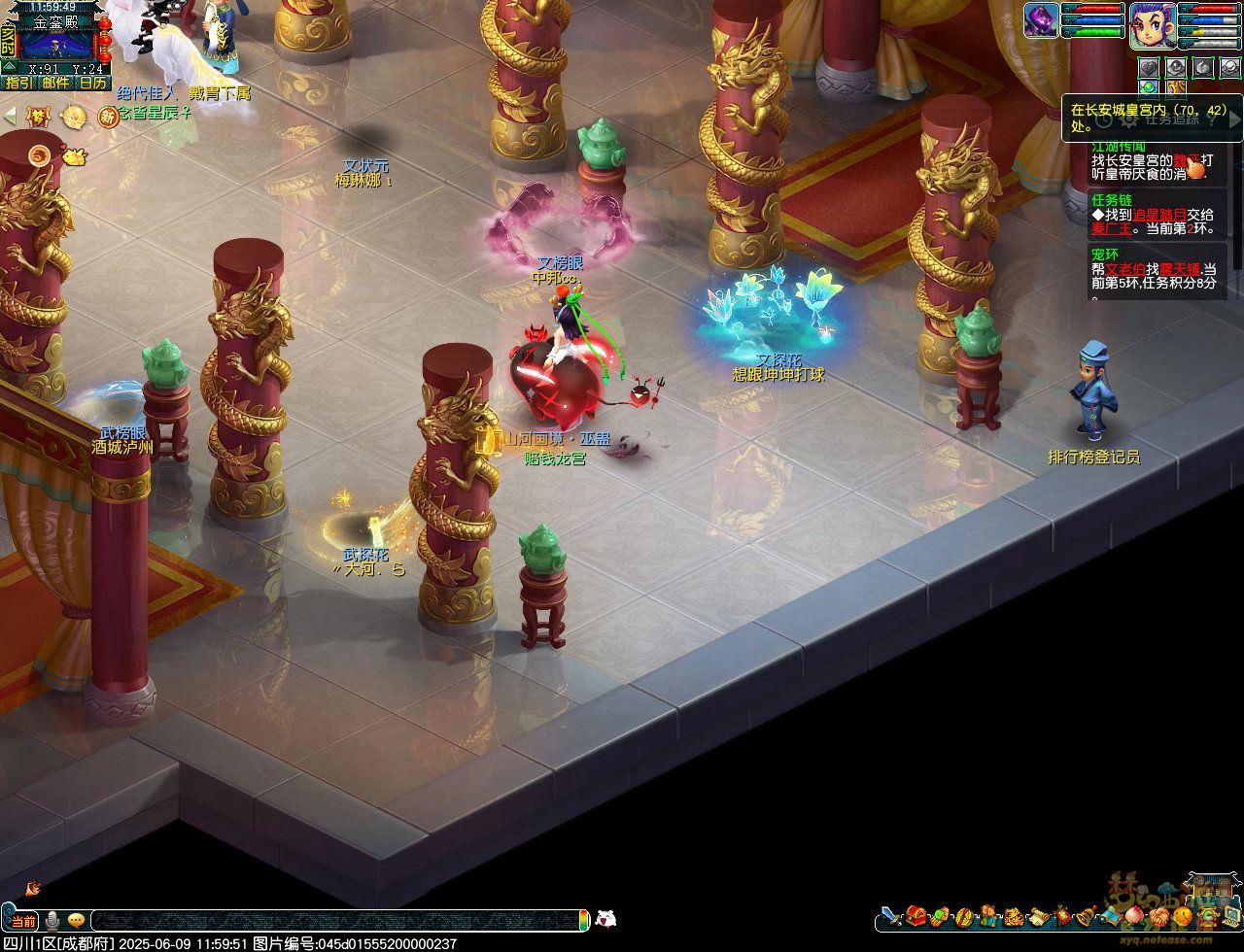Follow the 秦广王 quest link
Screen dimensions: 1244x952
pyautogui.click(x=1110, y=228)
